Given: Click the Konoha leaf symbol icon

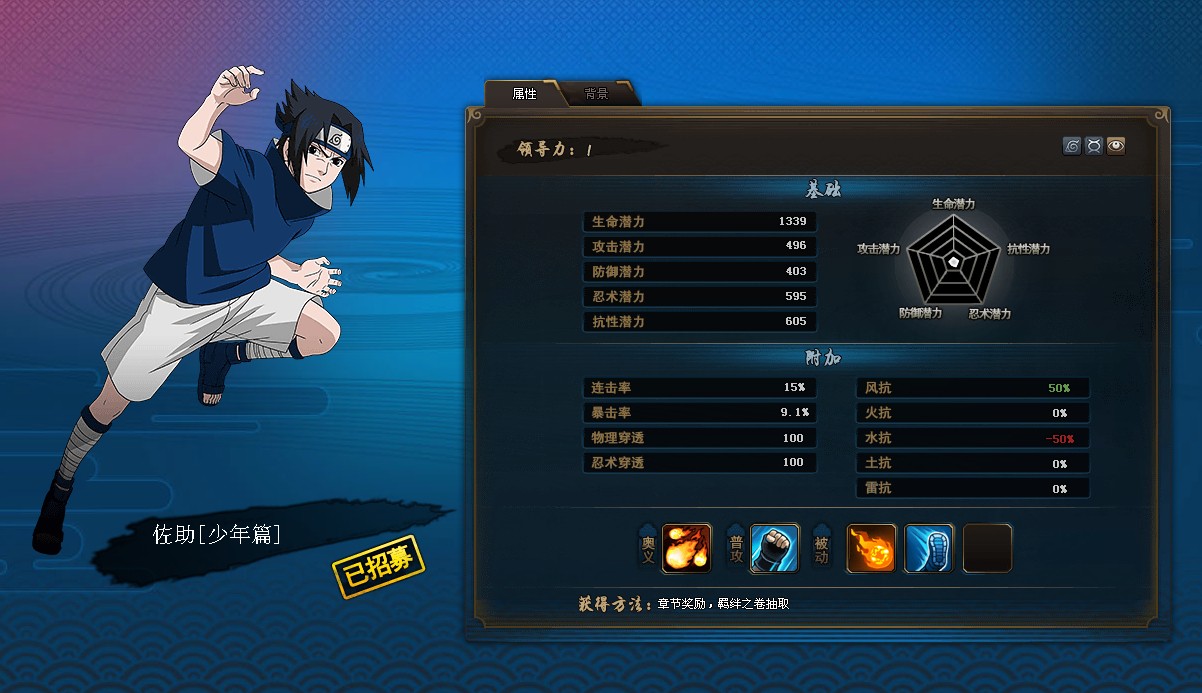Looking at the screenshot, I should [x=1072, y=146].
